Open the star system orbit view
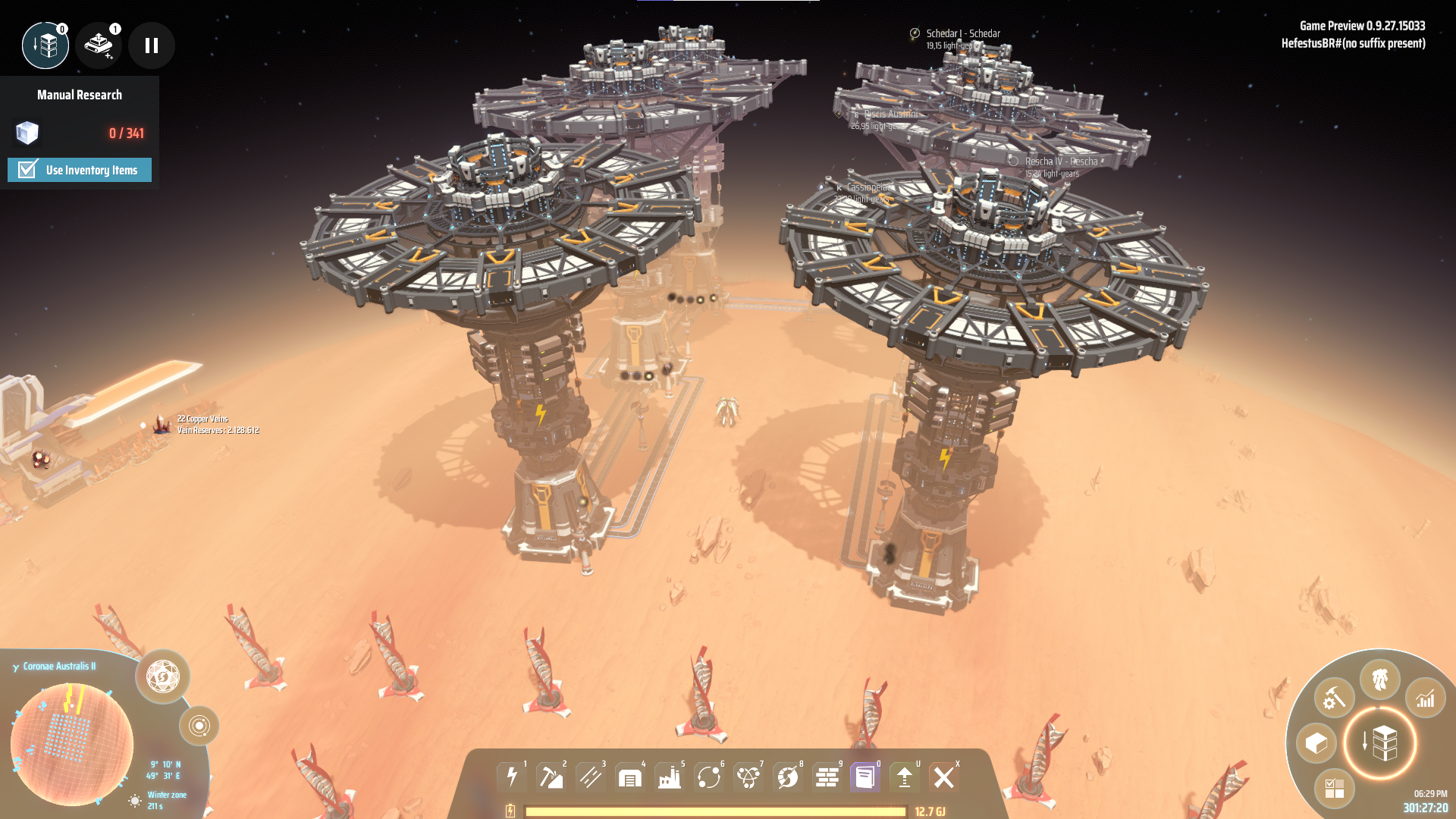 199,726
